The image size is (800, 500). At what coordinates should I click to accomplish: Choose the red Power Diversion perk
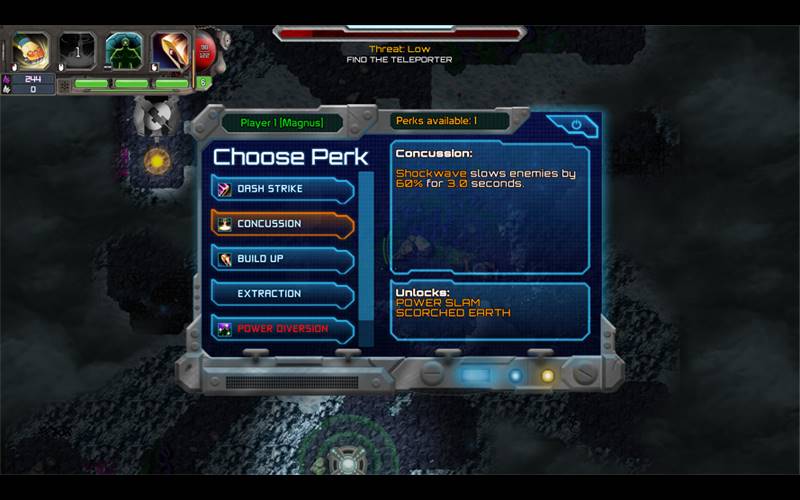click(281, 328)
